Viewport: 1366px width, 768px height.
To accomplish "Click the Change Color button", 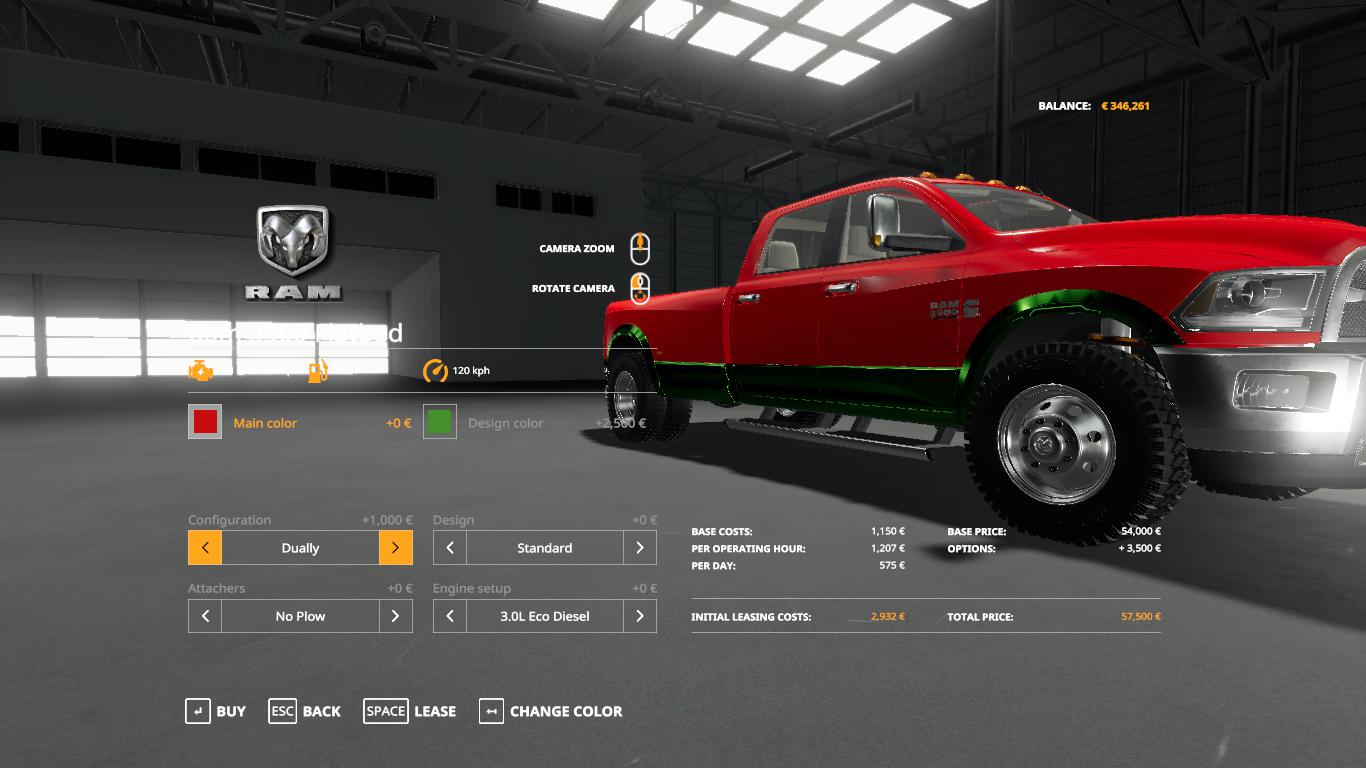I will pos(551,711).
